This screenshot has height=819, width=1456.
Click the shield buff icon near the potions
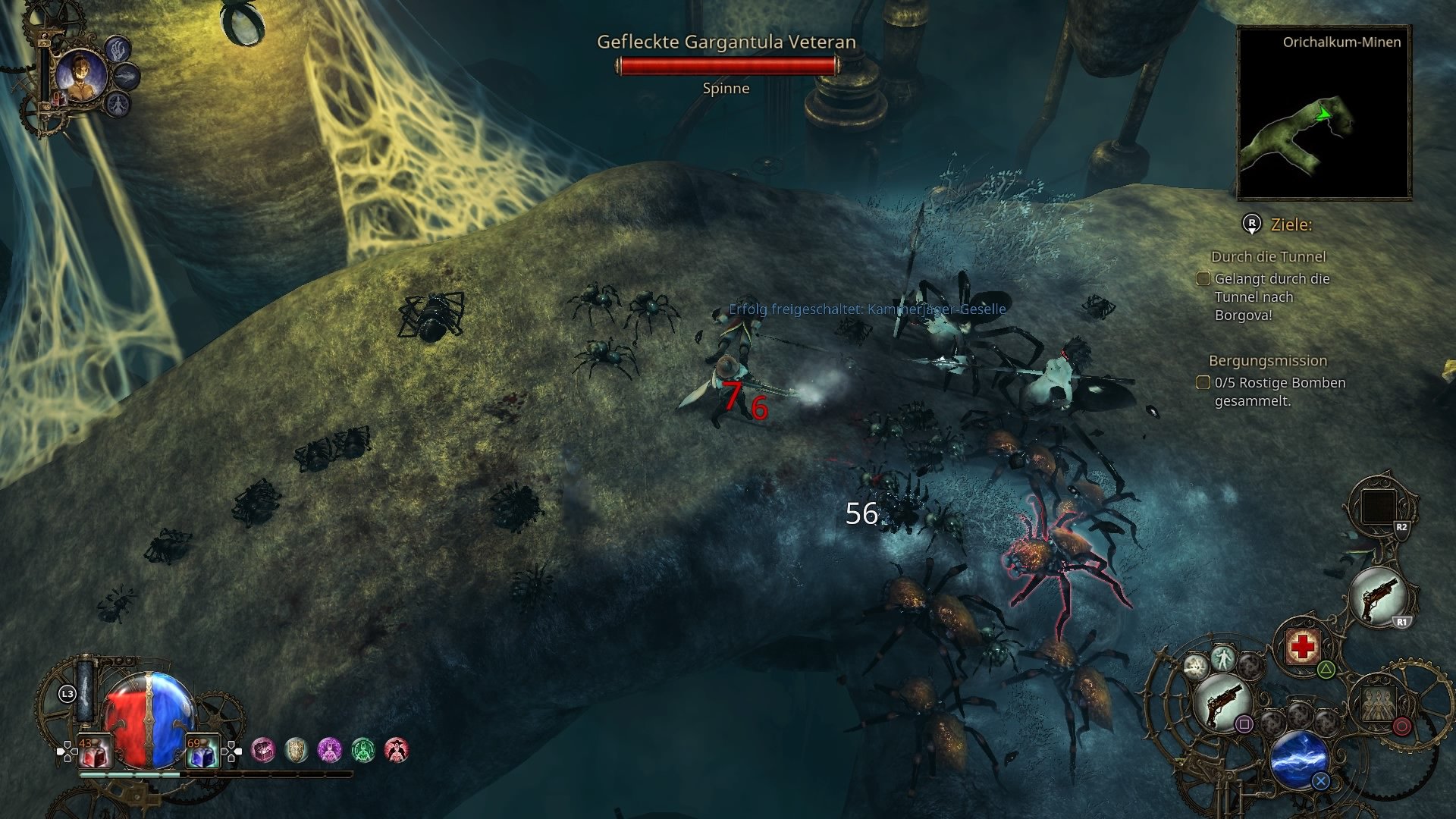[x=296, y=749]
